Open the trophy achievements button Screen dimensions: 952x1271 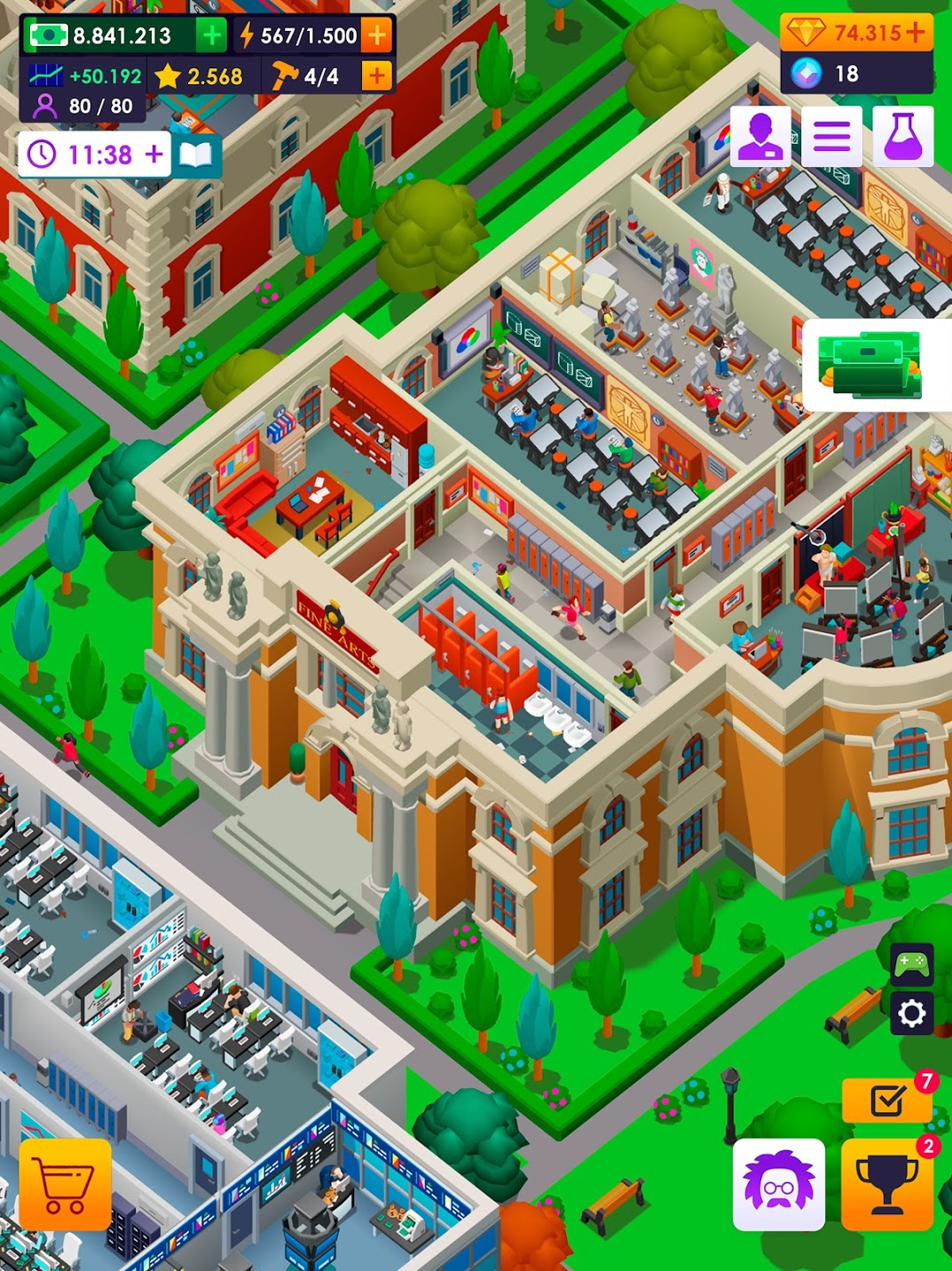pos(886,1185)
